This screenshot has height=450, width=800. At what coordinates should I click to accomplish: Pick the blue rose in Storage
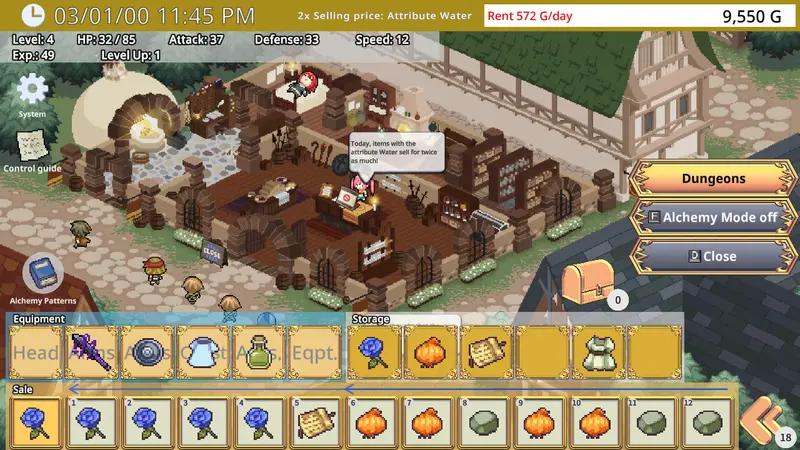click(375, 353)
